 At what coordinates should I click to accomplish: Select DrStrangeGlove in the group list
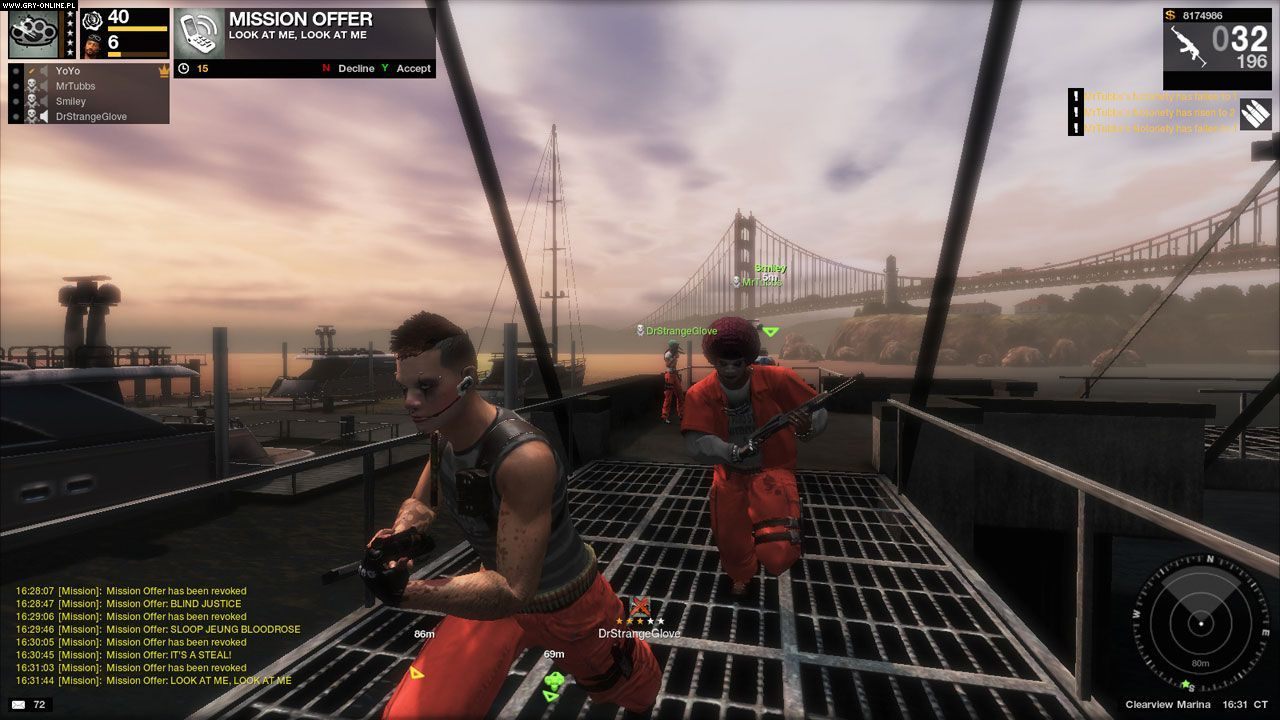(x=91, y=116)
